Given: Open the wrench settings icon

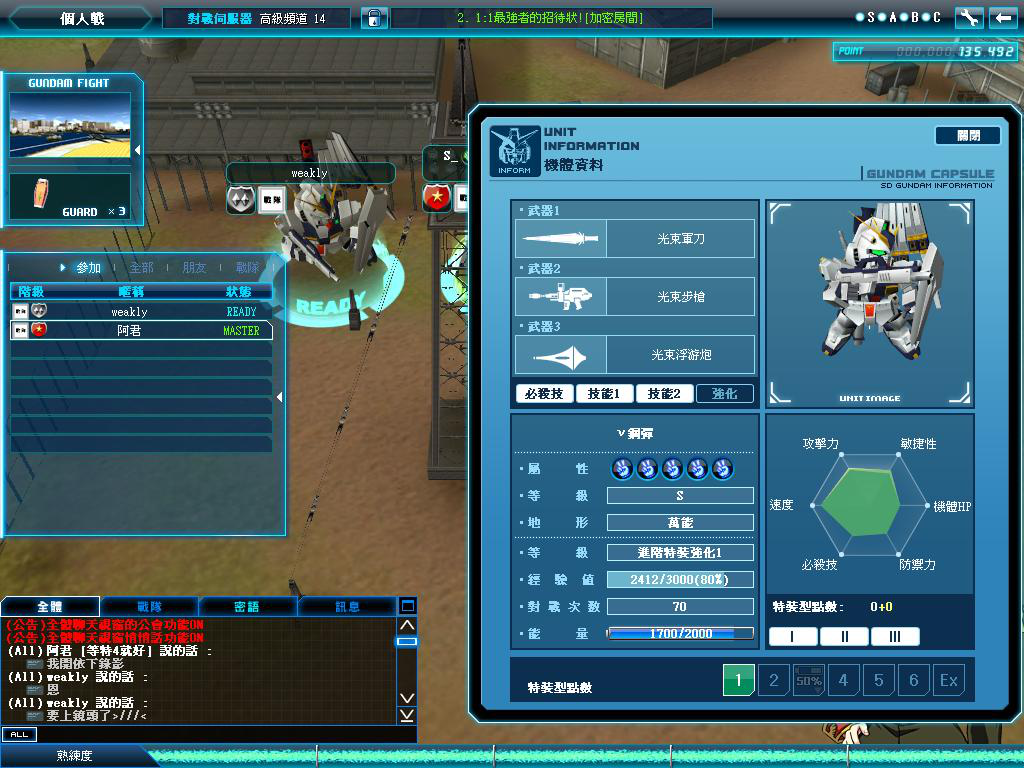Looking at the screenshot, I should pyautogui.click(x=968, y=17).
